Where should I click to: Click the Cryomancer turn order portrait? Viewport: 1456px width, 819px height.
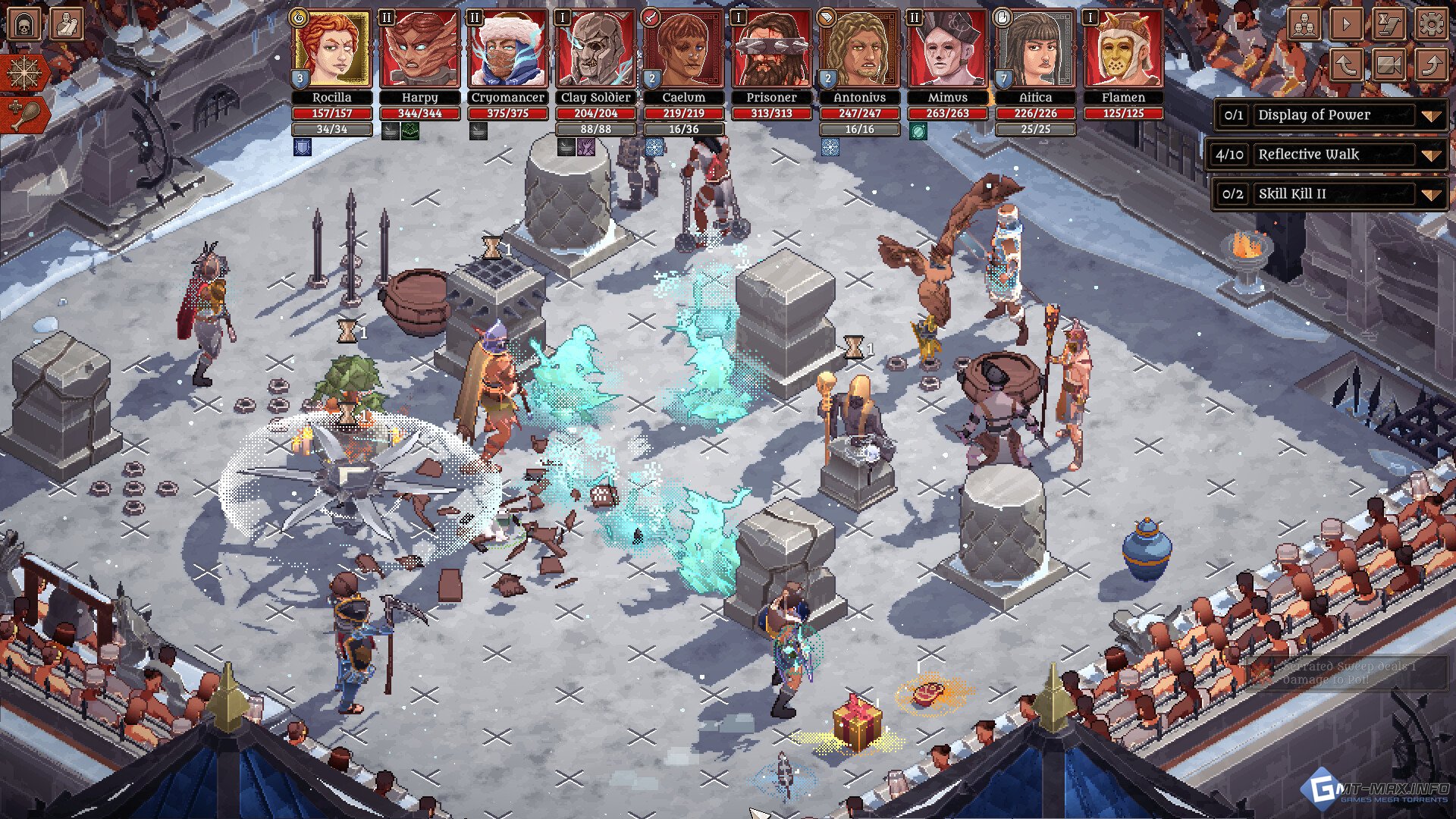coord(507,49)
